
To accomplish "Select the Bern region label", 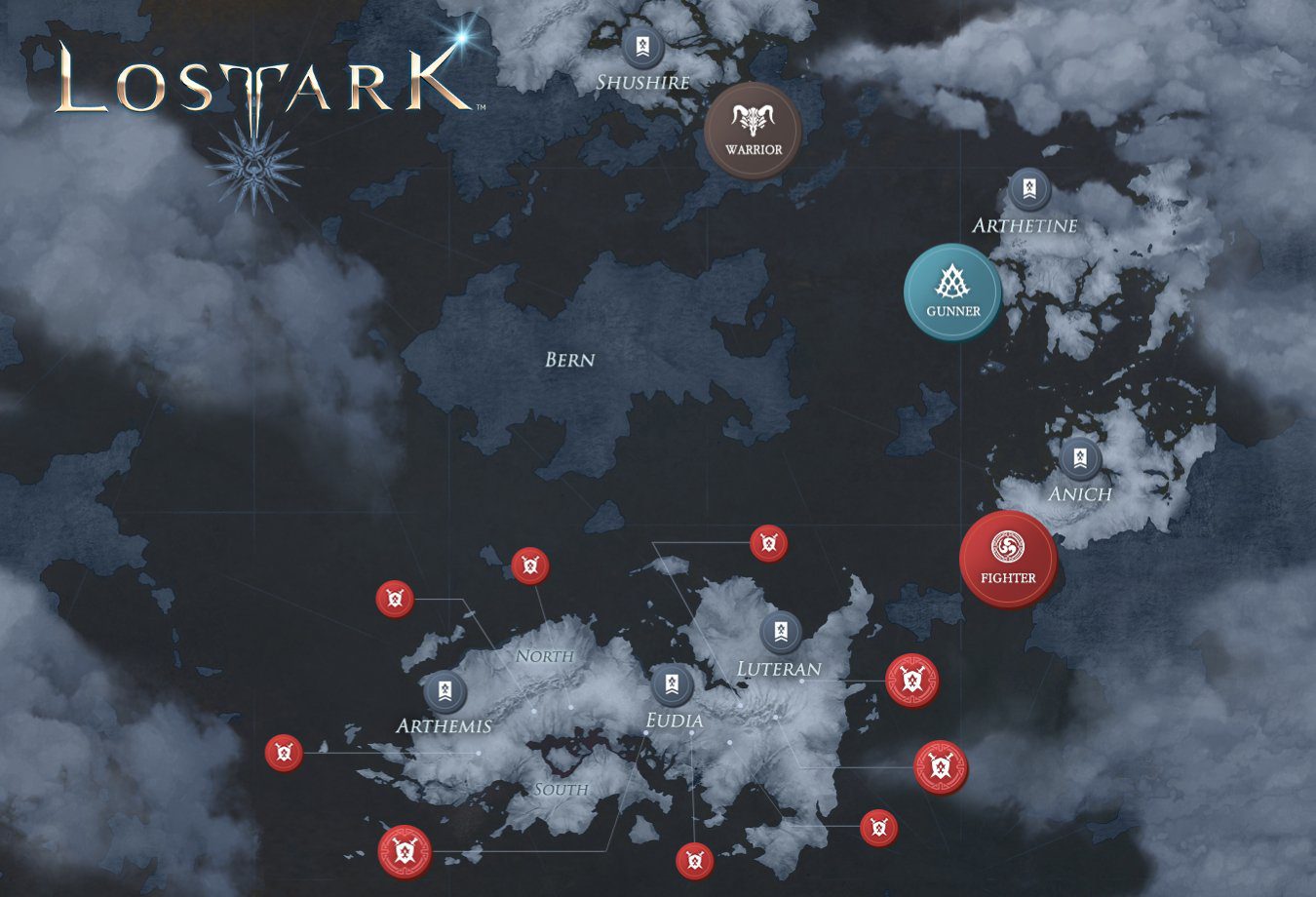I will click(569, 360).
